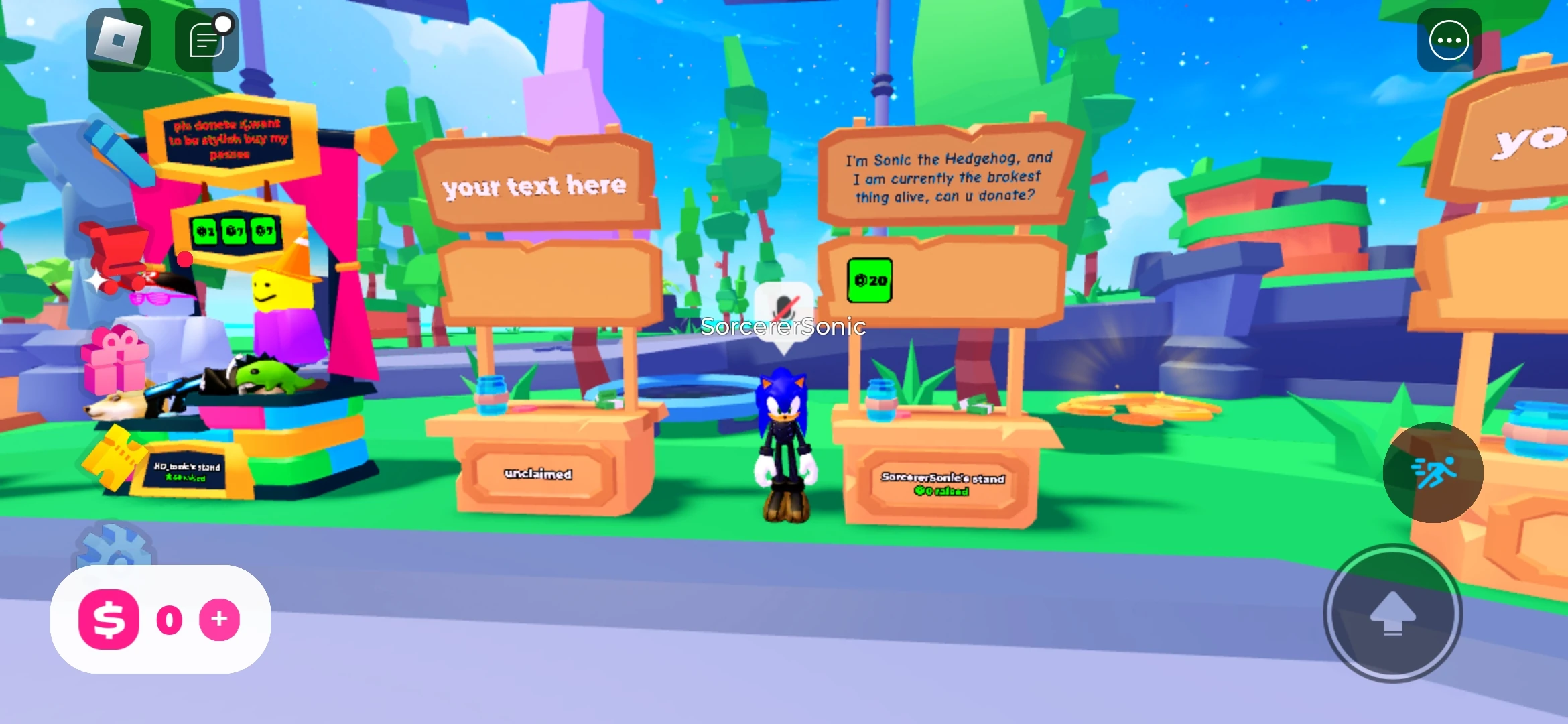Screen dimensions: 1568x724
Task: Tap the 'your text here' sign
Action: (535, 186)
